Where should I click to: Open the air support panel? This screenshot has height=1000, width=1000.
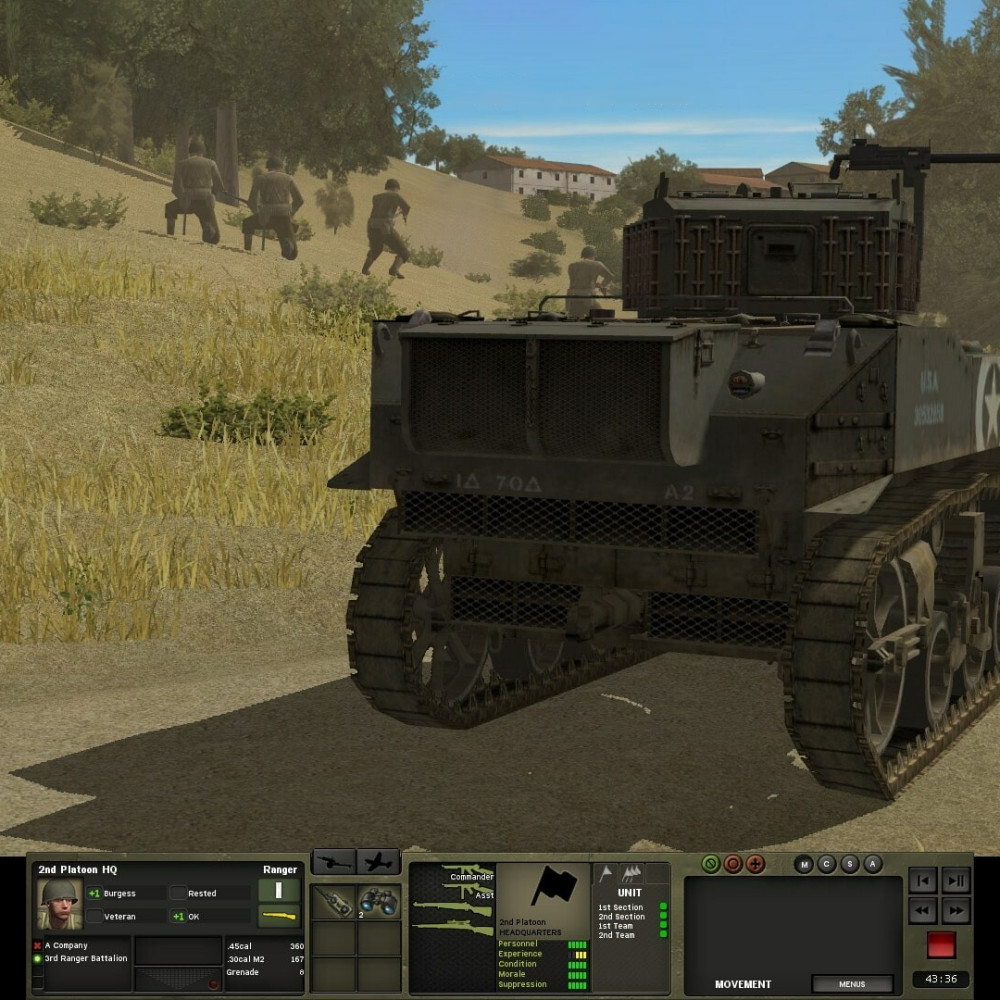point(379,862)
